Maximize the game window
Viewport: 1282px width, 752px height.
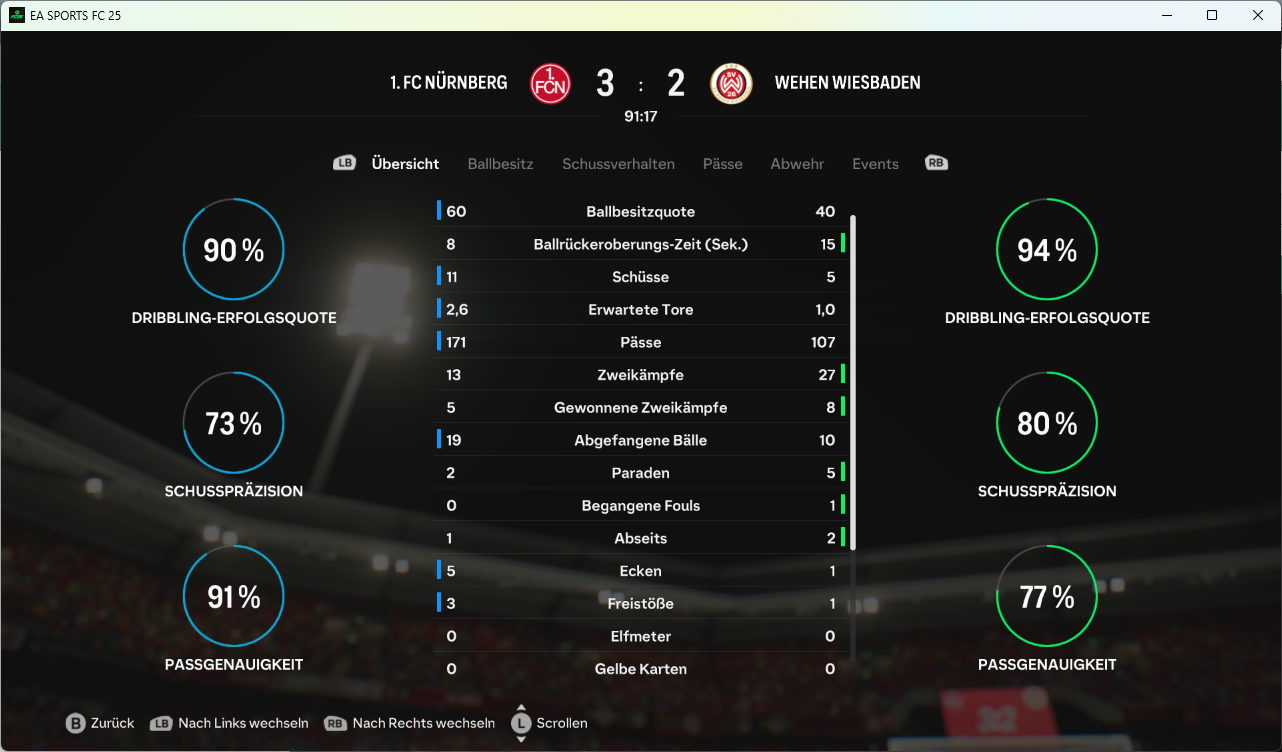(1212, 15)
